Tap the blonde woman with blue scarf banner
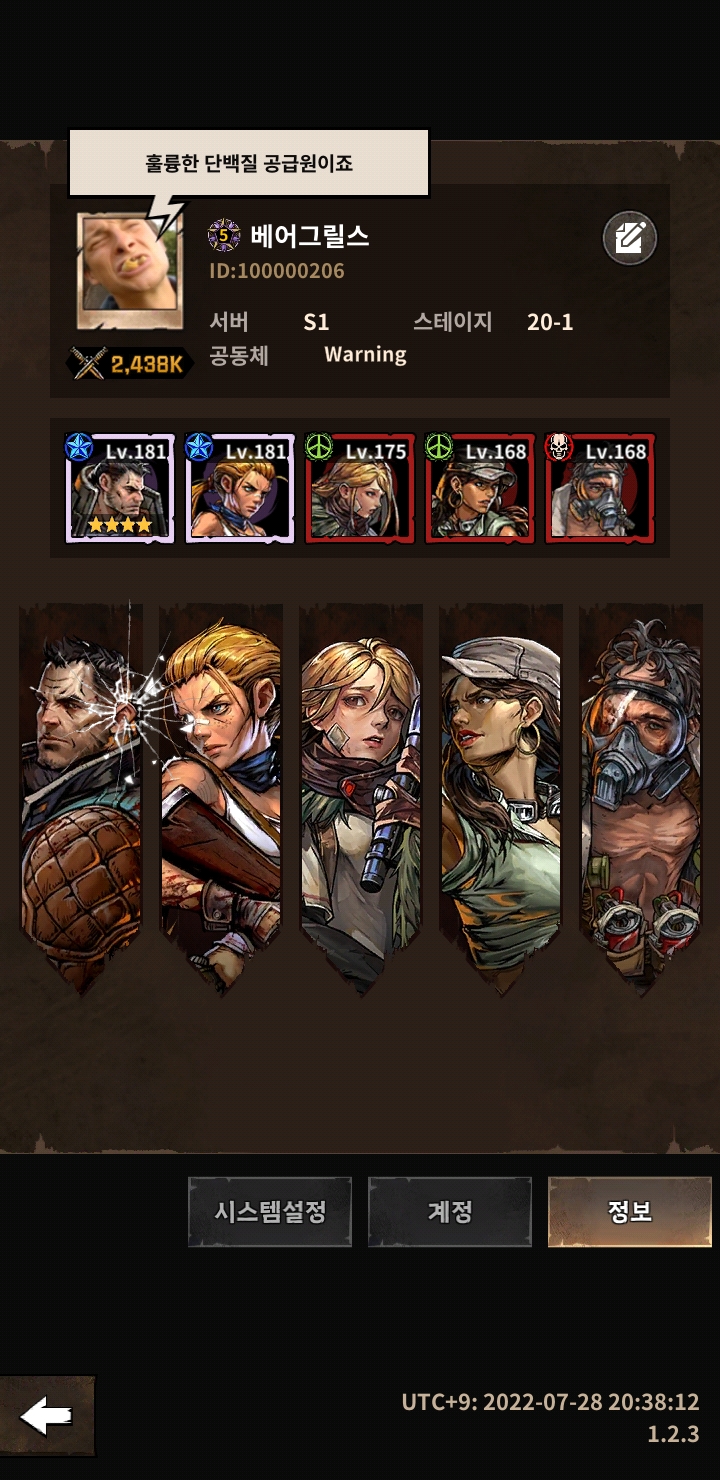The image size is (720, 1480). [x=220, y=790]
